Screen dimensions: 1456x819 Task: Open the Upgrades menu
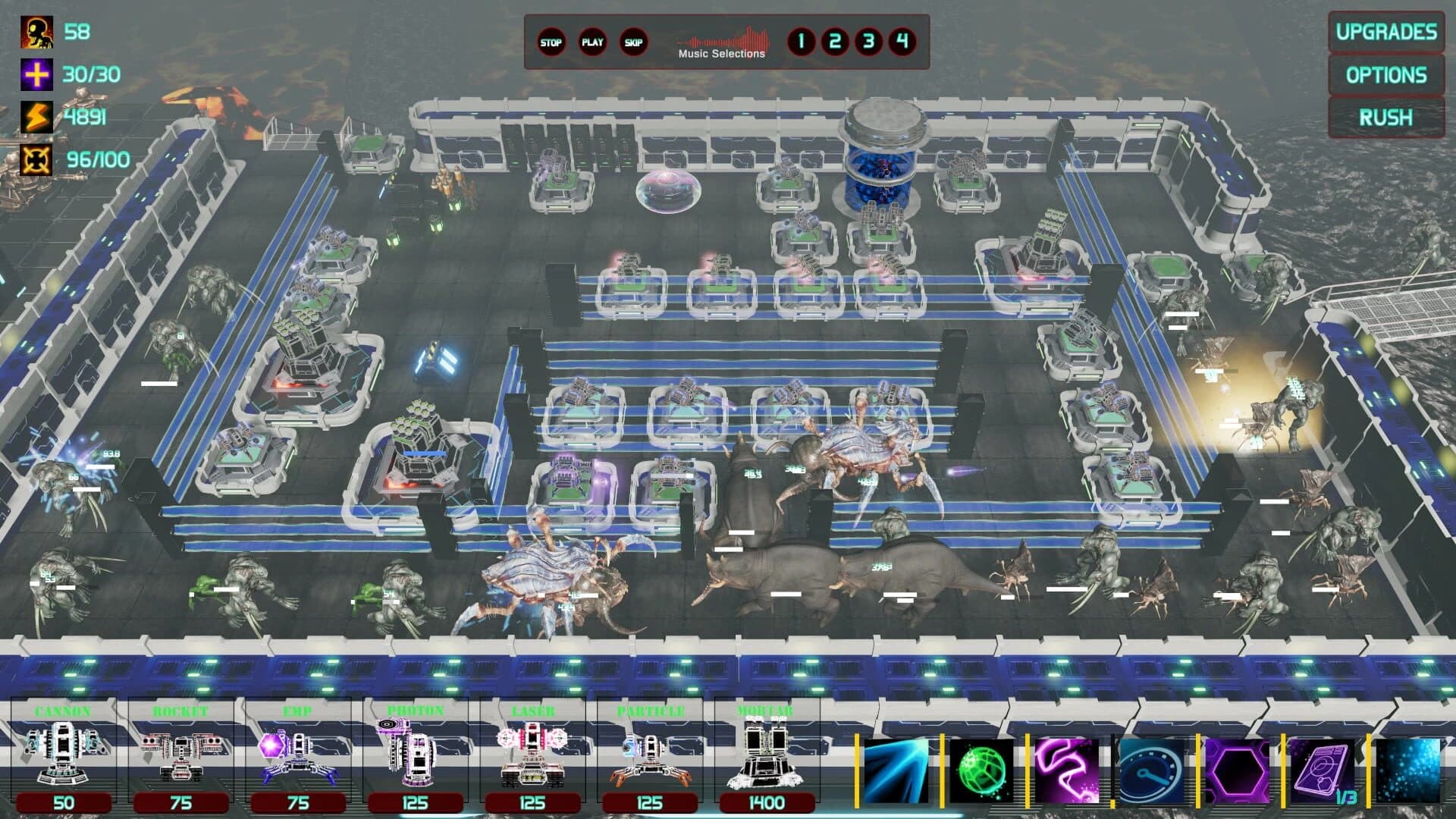pos(1385,33)
